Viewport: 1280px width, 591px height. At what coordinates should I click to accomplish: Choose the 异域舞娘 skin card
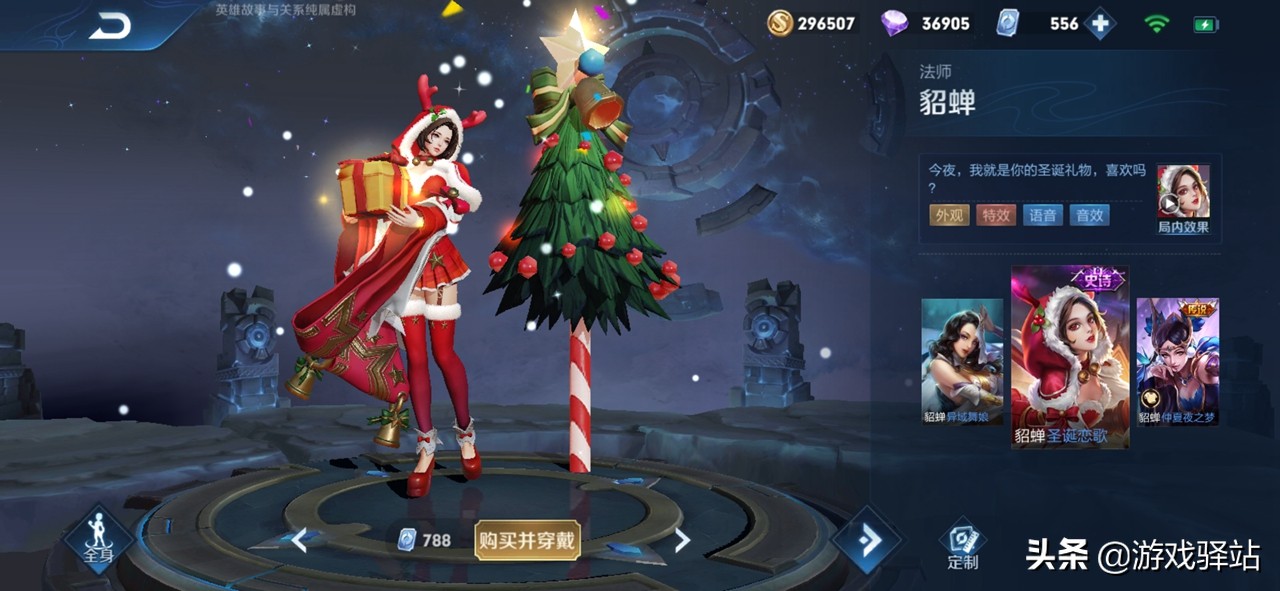[x=962, y=361]
